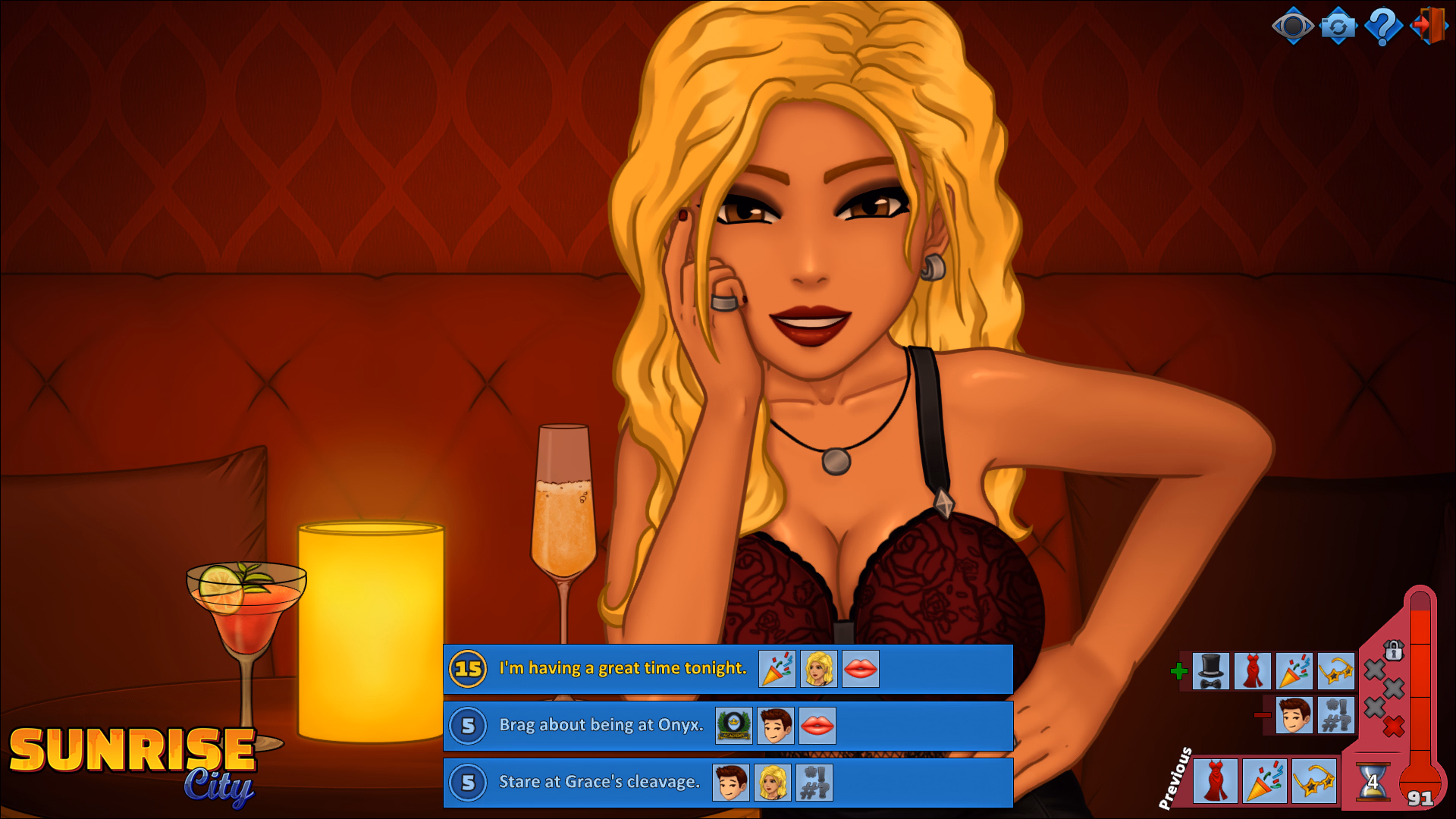The image size is (1456, 819).
Task: Click the hourglass icon showing 4
Action: point(1373,780)
